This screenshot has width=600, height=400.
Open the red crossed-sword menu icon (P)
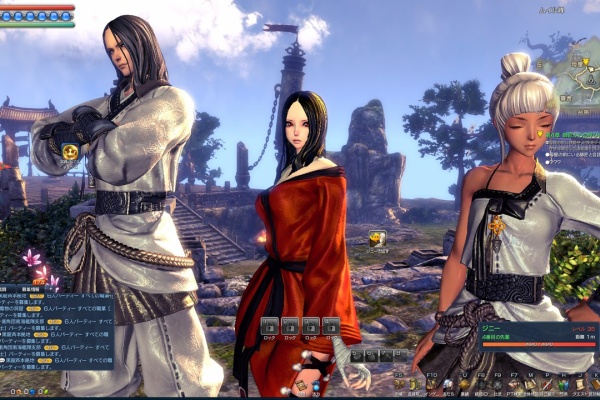click(x=546, y=385)
